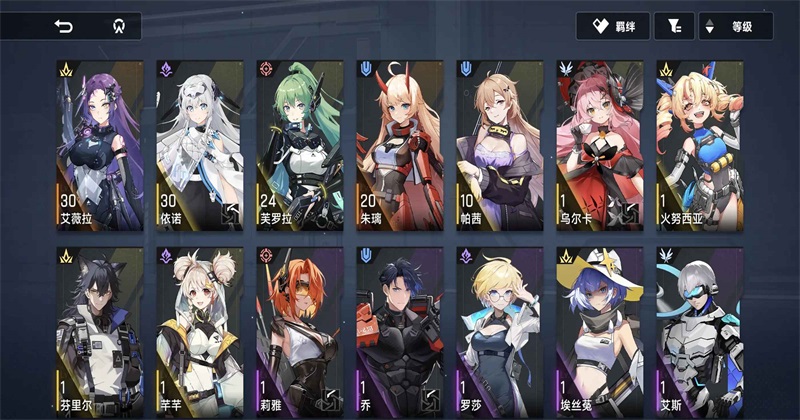The height and width of the screenshot is (420, 800).
Task: Pick the horned character 朱瑞
Action: (x=400, y=145)
